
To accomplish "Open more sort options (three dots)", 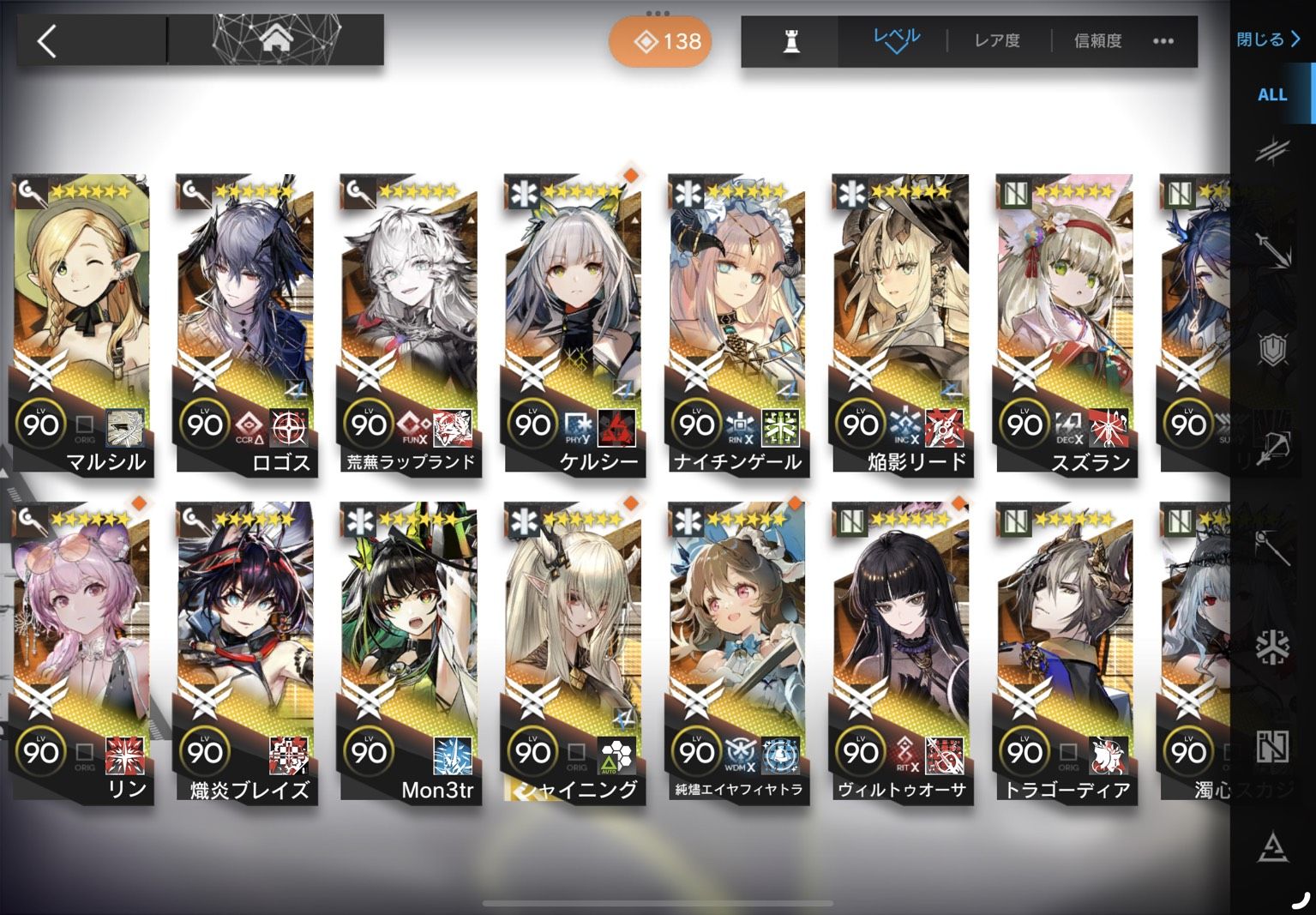I will pos(1163,40).
